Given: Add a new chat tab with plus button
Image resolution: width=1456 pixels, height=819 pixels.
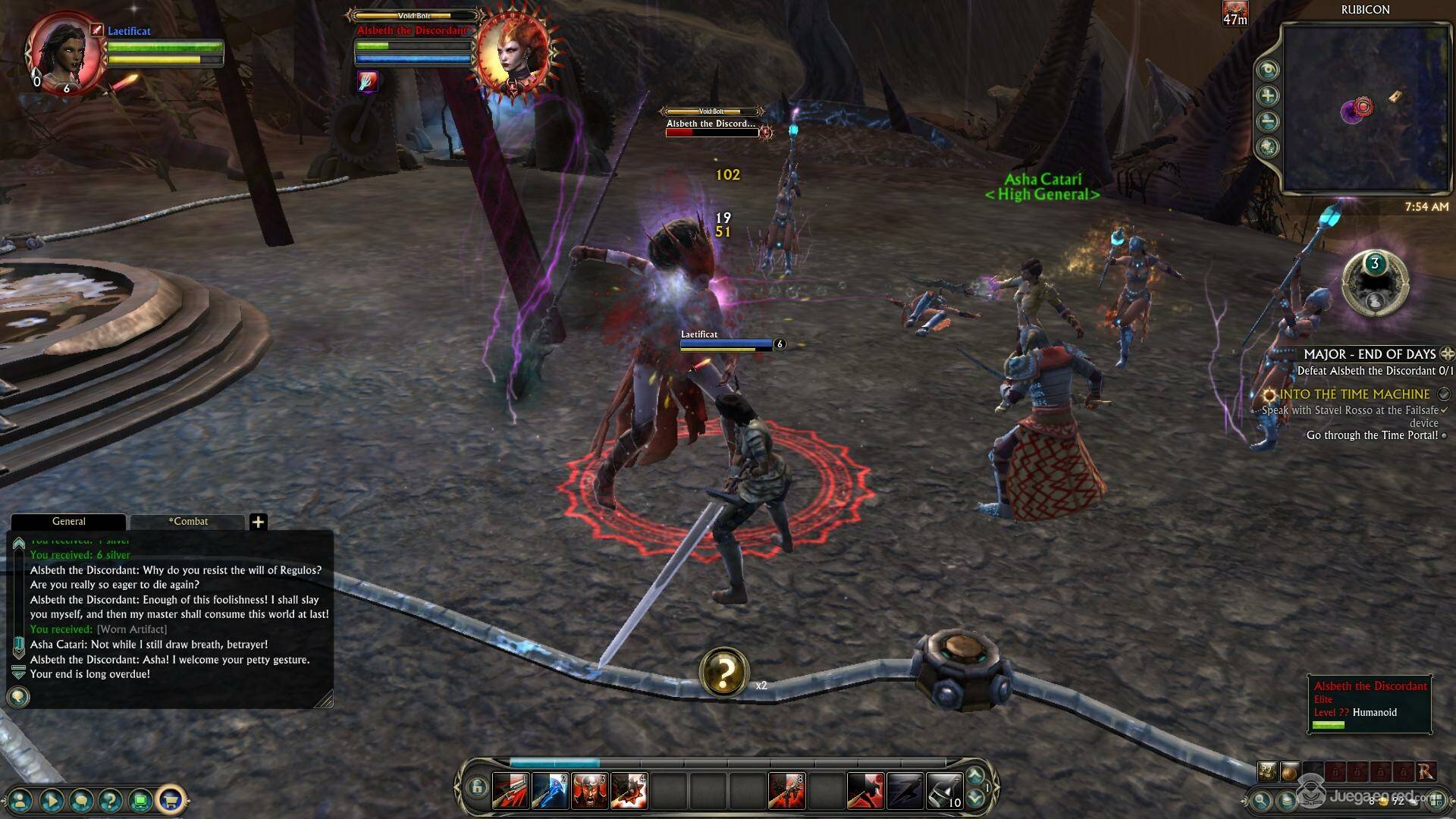Looking at the screenshot, I should point(258,522).
